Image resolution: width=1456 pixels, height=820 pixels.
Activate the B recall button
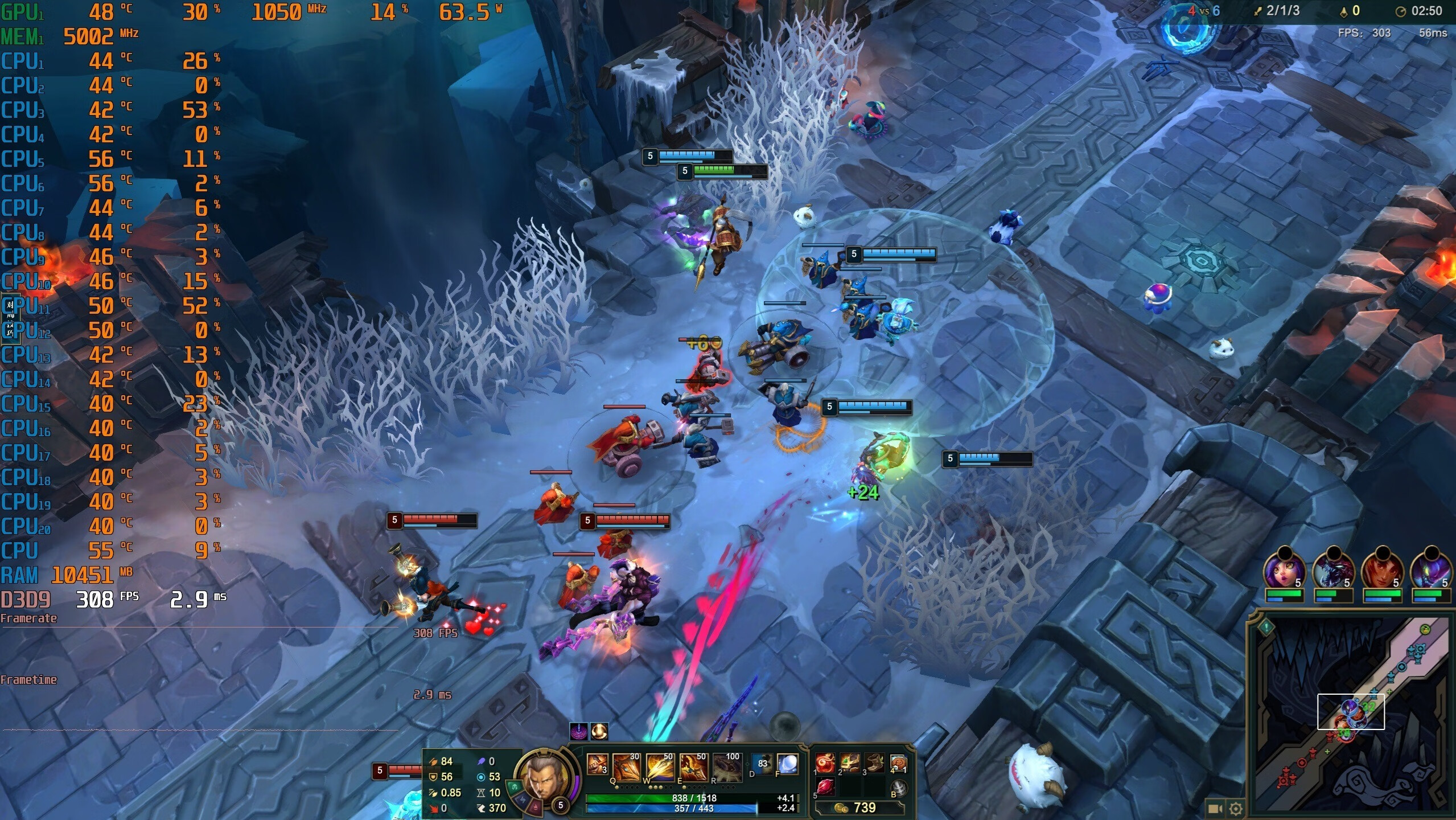(x=898, y=788)
